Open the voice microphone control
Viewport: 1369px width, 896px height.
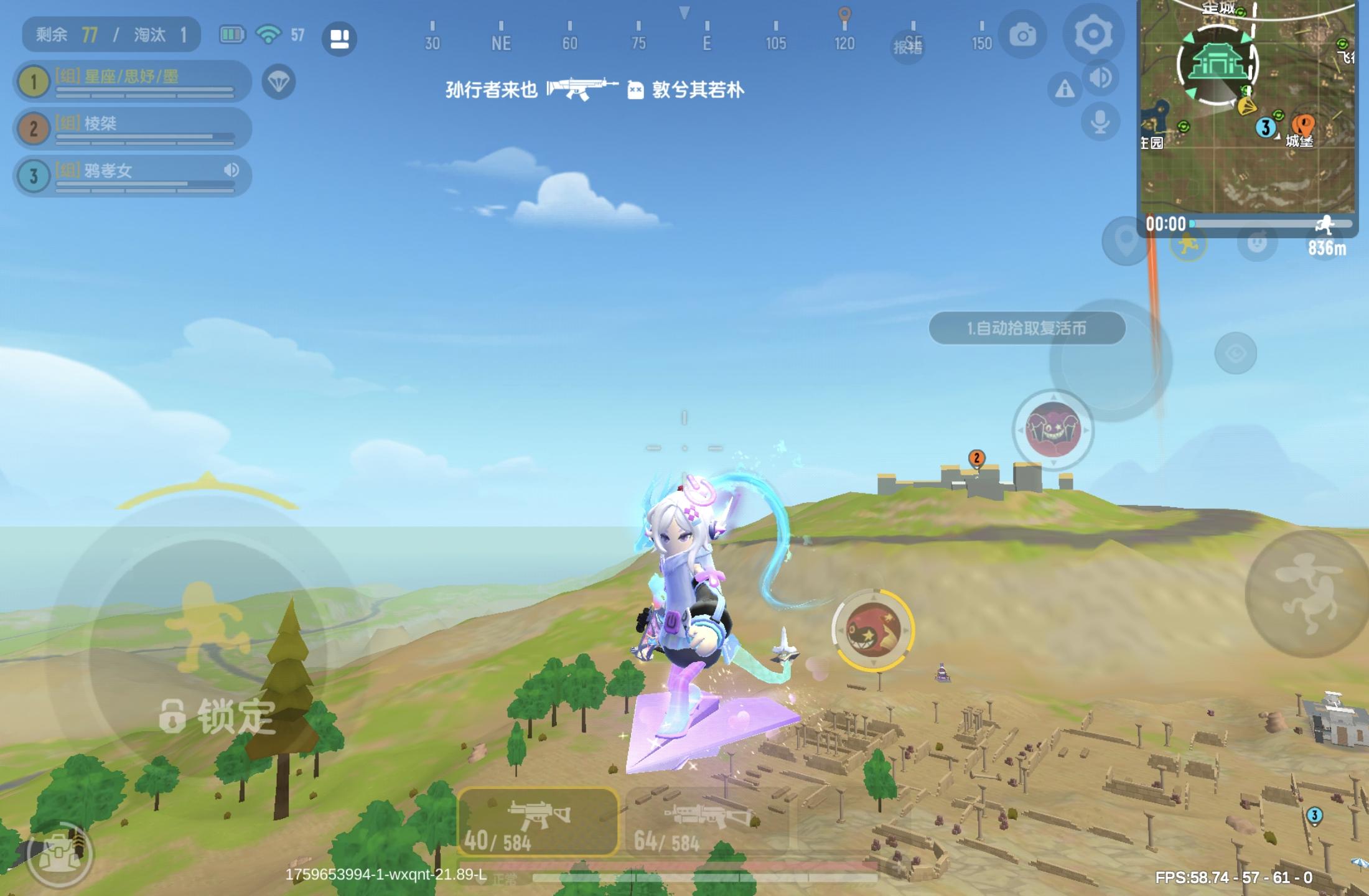pyautogui.click(x=1099, y=122)
